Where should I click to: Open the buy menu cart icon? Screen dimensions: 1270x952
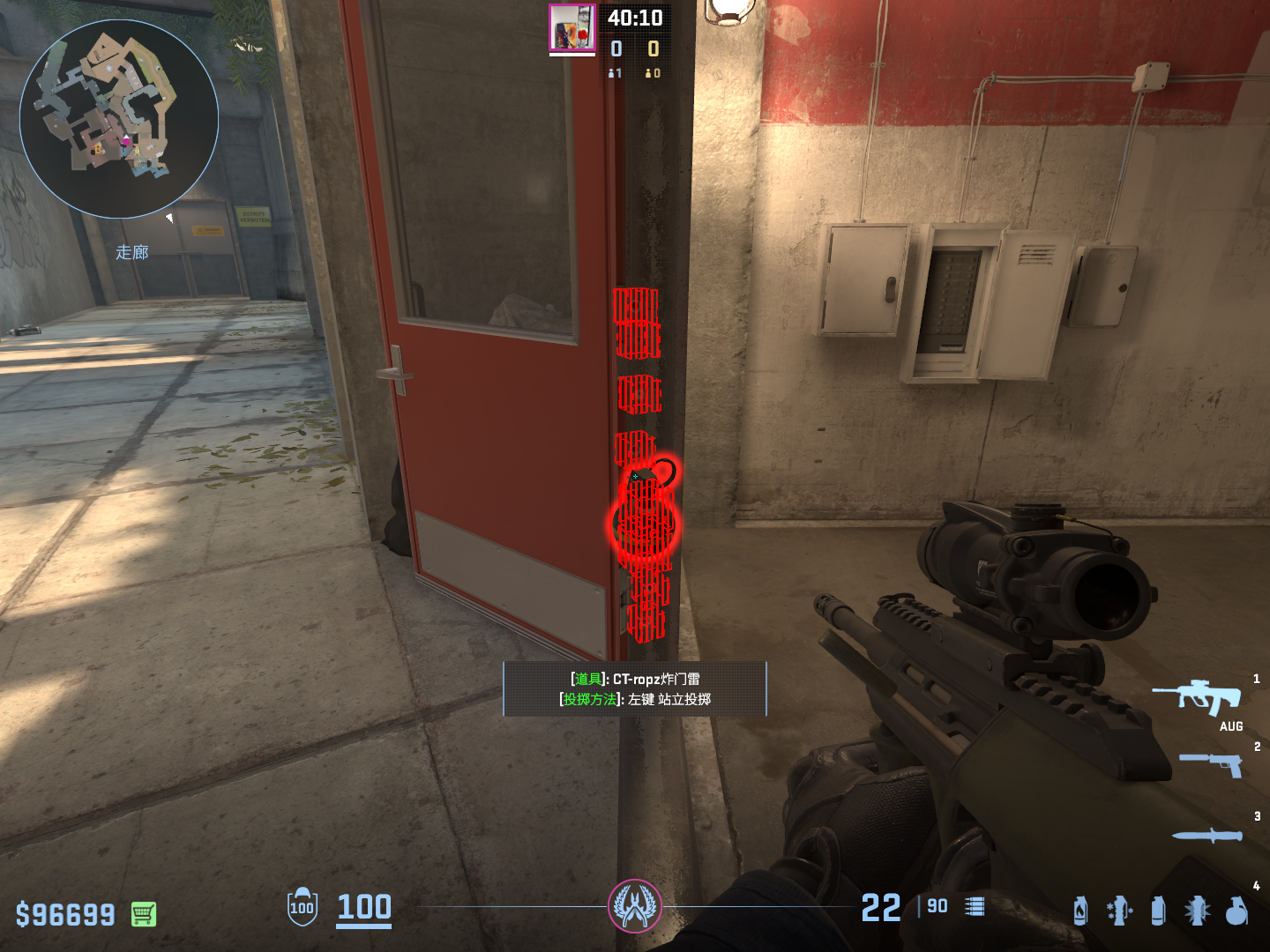[144, 914]
